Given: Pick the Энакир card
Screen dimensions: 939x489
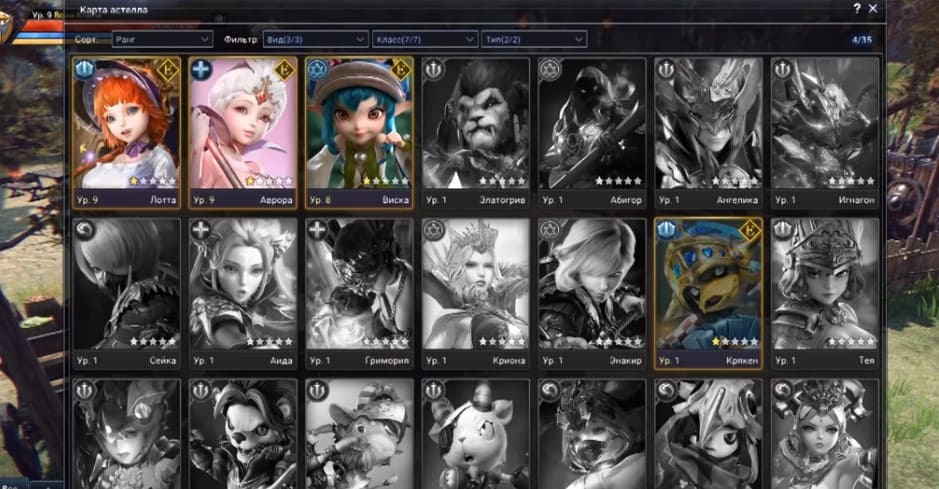Looking at the screenshot, I should (x=591, y=293).
